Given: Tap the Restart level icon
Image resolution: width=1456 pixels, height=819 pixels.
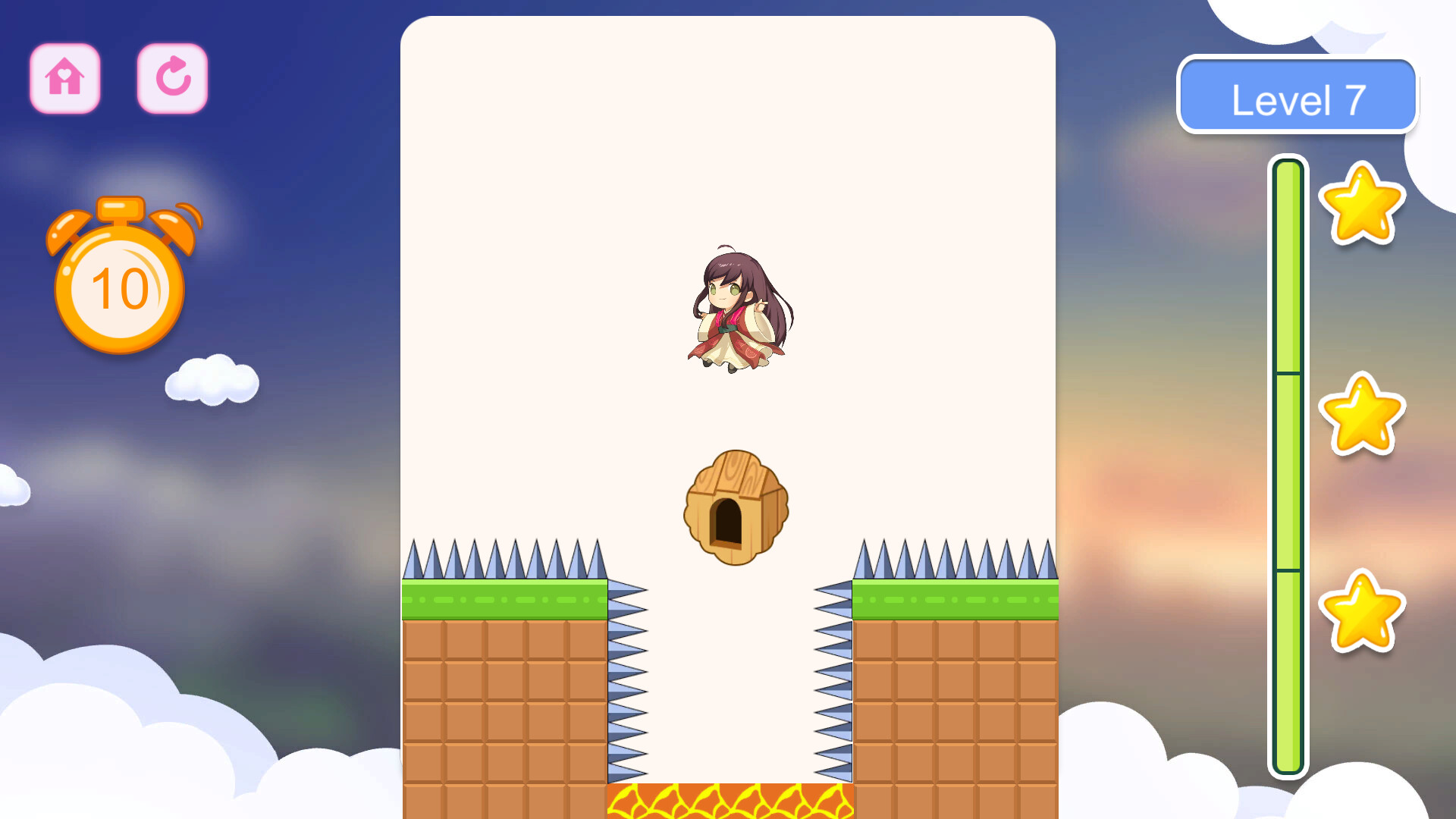Looking at the screenshot, I should (171, 79).
